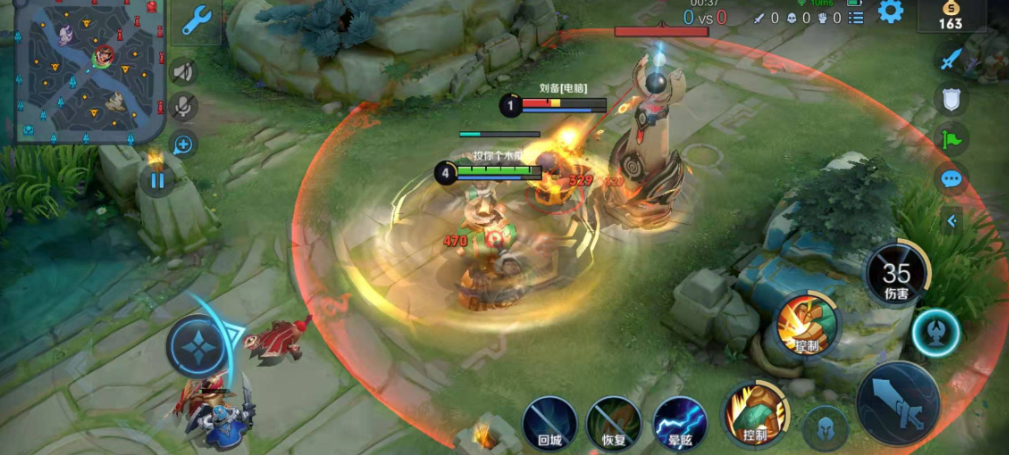Image resolution: width=1009 pixels, height=455 pixels.
Task: Use the 回城 recall ability
Action: tap(549, 420)
